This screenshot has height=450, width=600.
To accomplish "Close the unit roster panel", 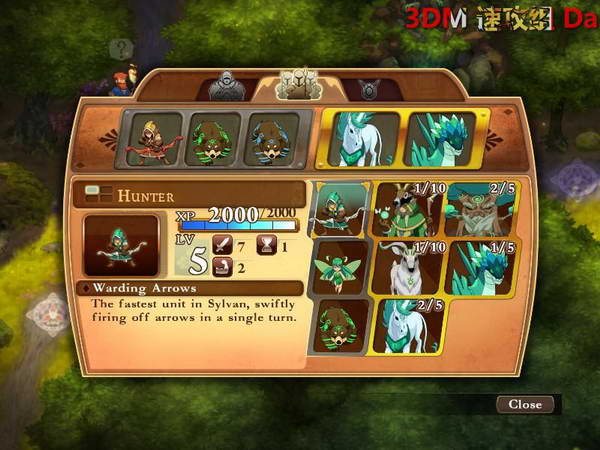I will [x=525, y=404].
